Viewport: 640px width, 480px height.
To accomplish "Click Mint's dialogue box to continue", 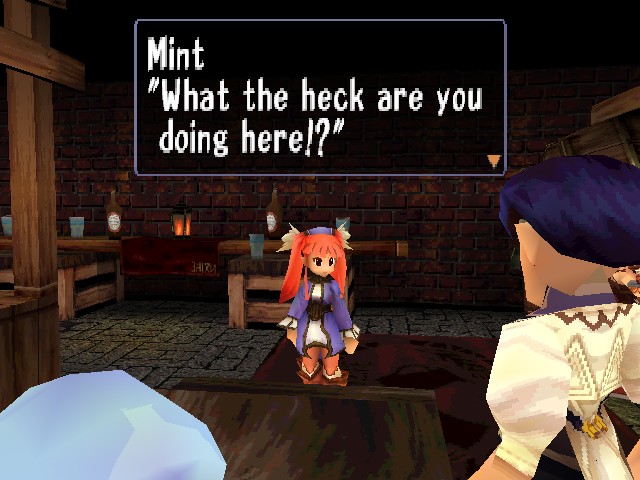I will pyautogui.click(x=320, y=98).
